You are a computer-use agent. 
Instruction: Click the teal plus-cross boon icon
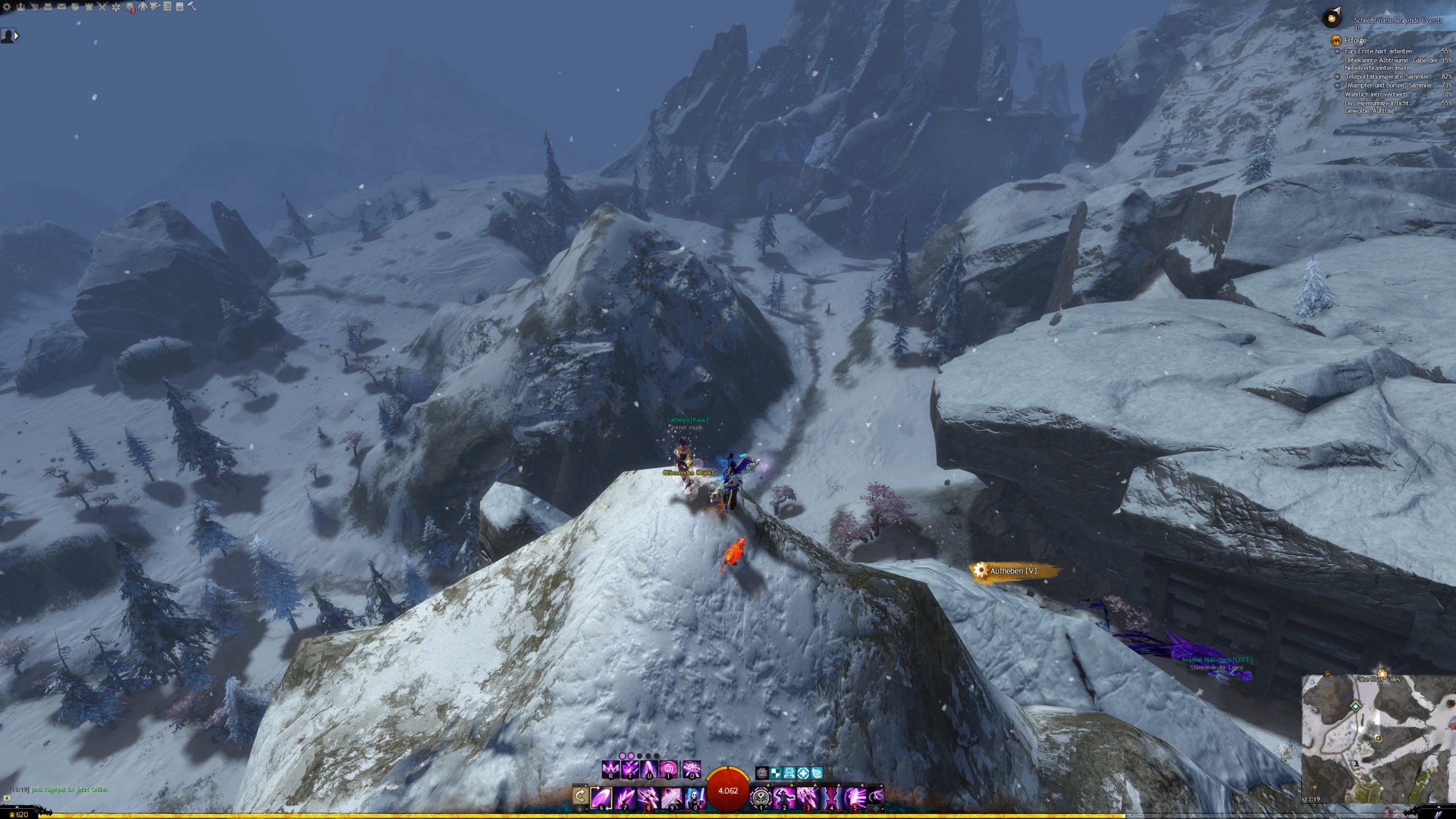click(803, 773)
